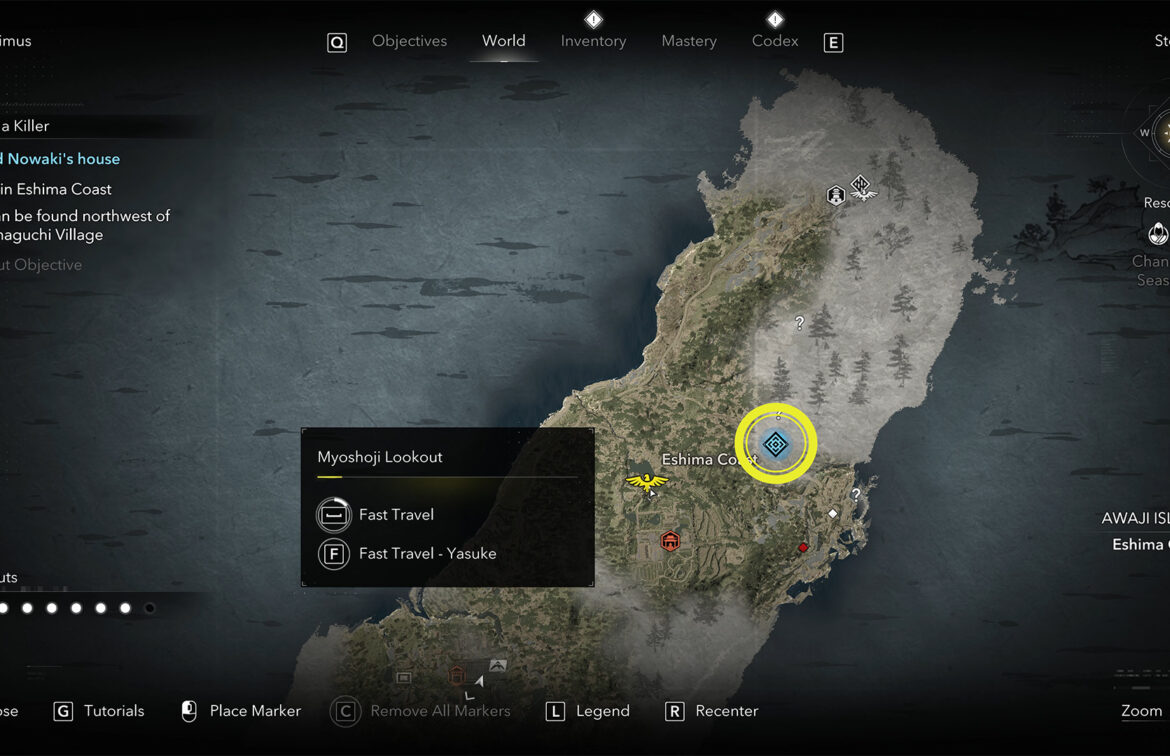Select the red diamond map marker
Image resolution: width=1170 pixels, height=756 pixels.
[802, 547]
